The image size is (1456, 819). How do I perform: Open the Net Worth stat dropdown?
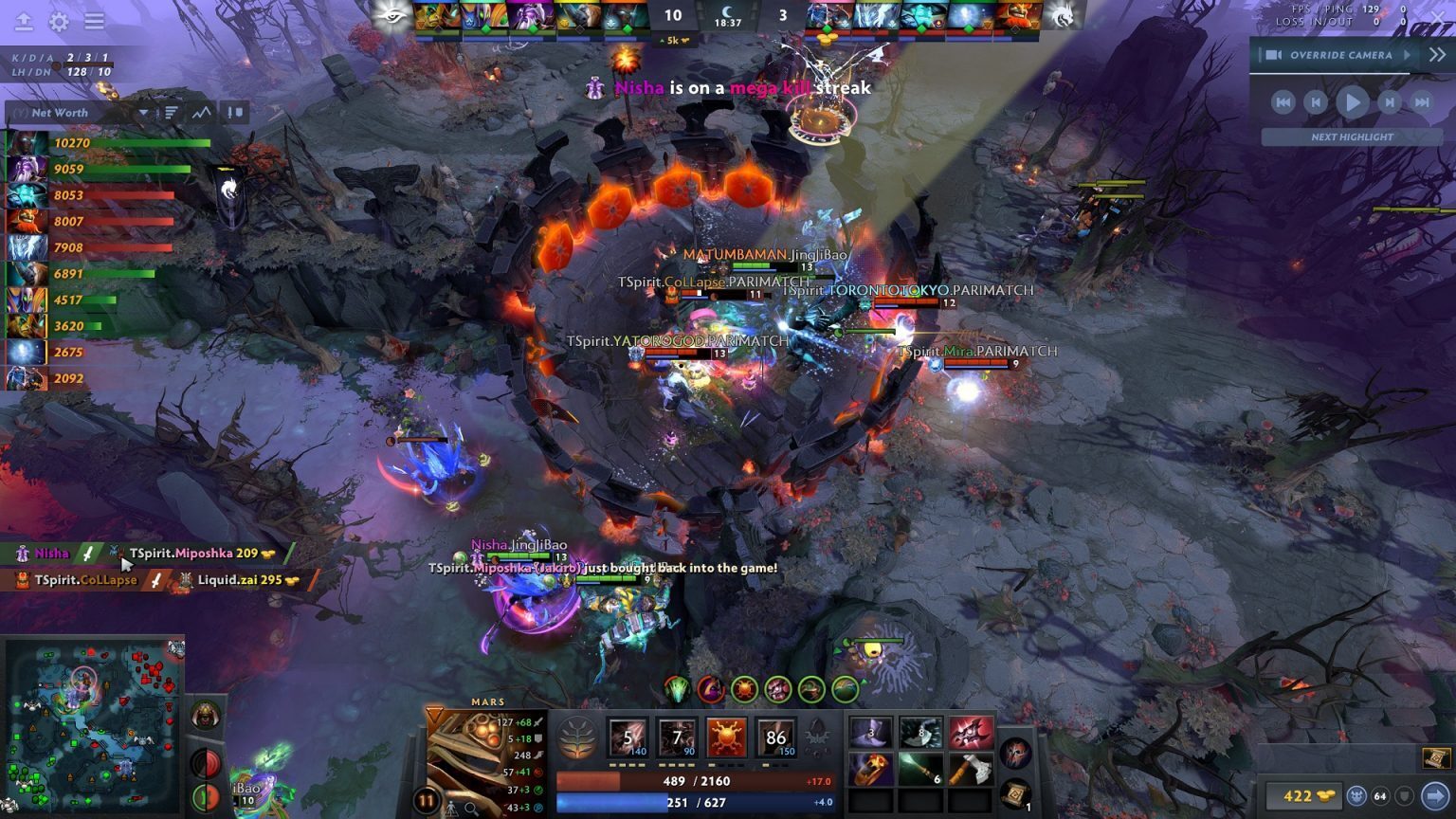[x=143, y=113]
